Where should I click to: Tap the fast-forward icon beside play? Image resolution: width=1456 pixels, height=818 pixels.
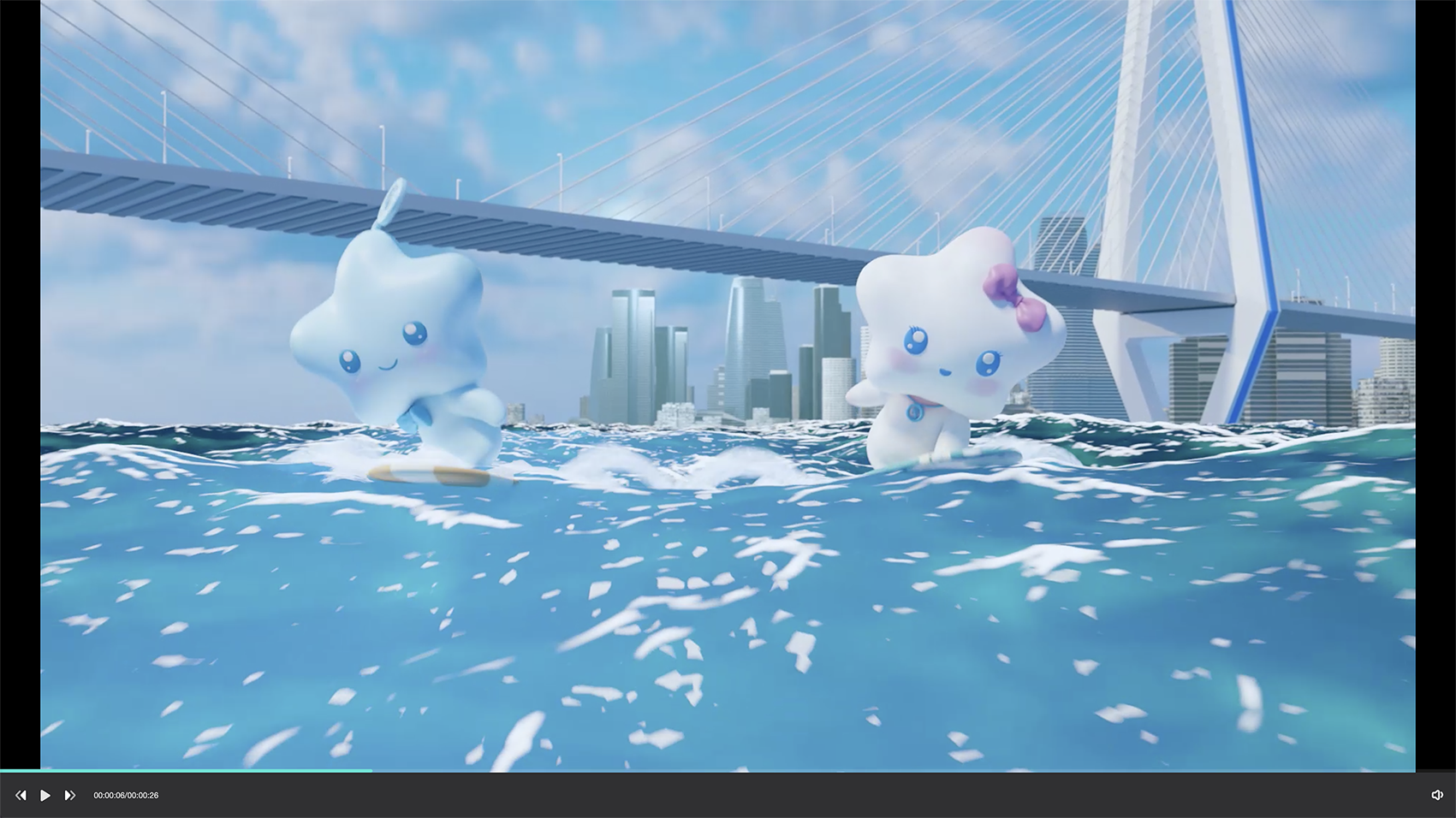(x=69, y=795)
